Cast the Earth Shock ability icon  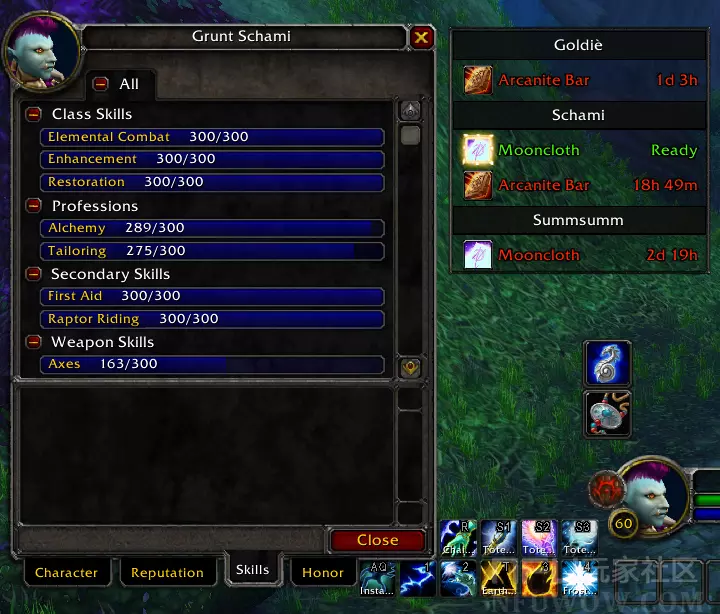pos(499,578)
